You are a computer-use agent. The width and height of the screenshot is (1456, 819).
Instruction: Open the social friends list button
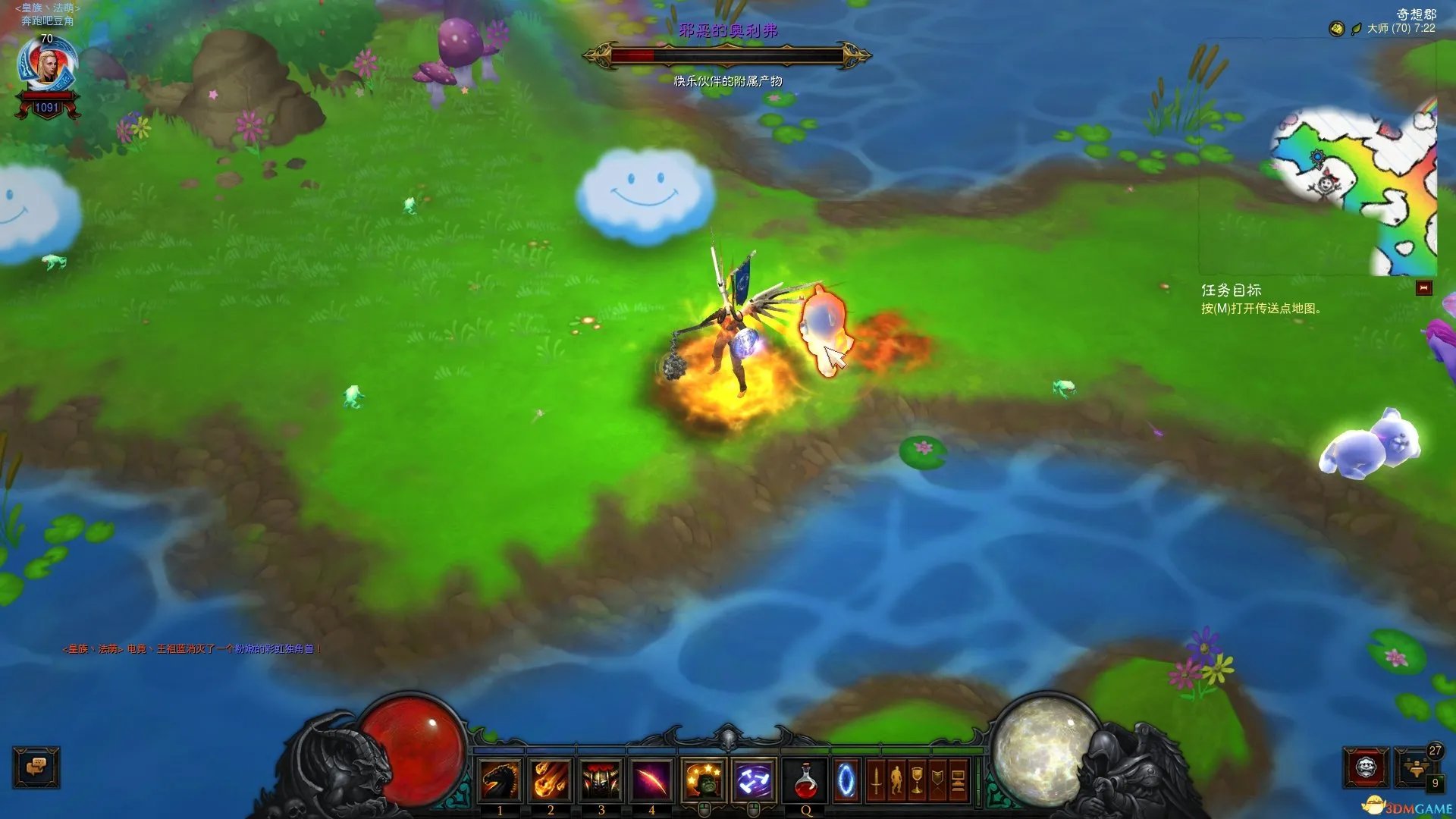pyautogui.click(x=1414, y=767)
